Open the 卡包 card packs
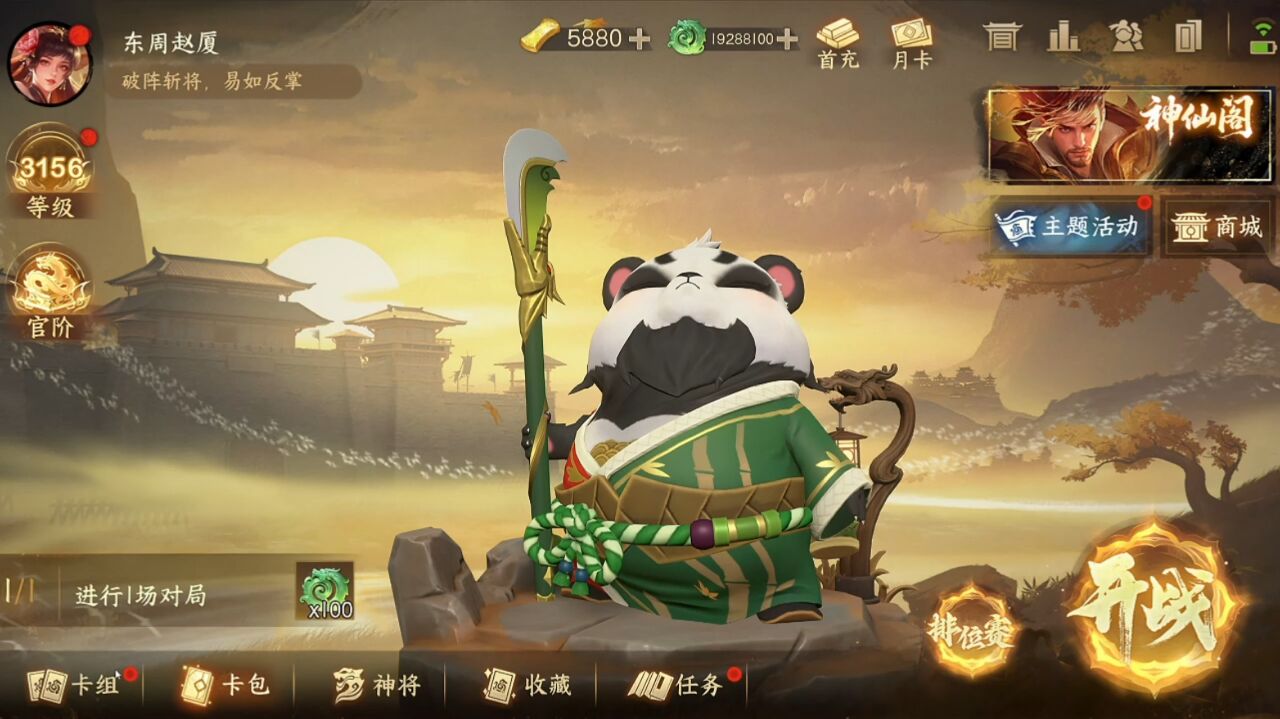Viewport: 1280px width, 719px height. pos(226,685)
